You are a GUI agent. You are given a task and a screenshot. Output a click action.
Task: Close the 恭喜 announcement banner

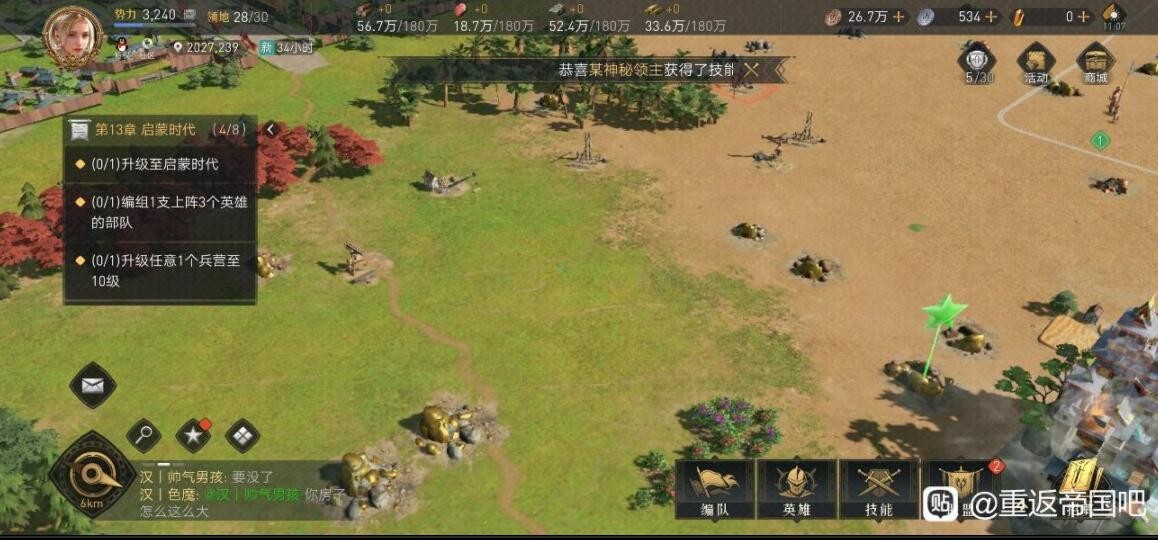[752, 69]
